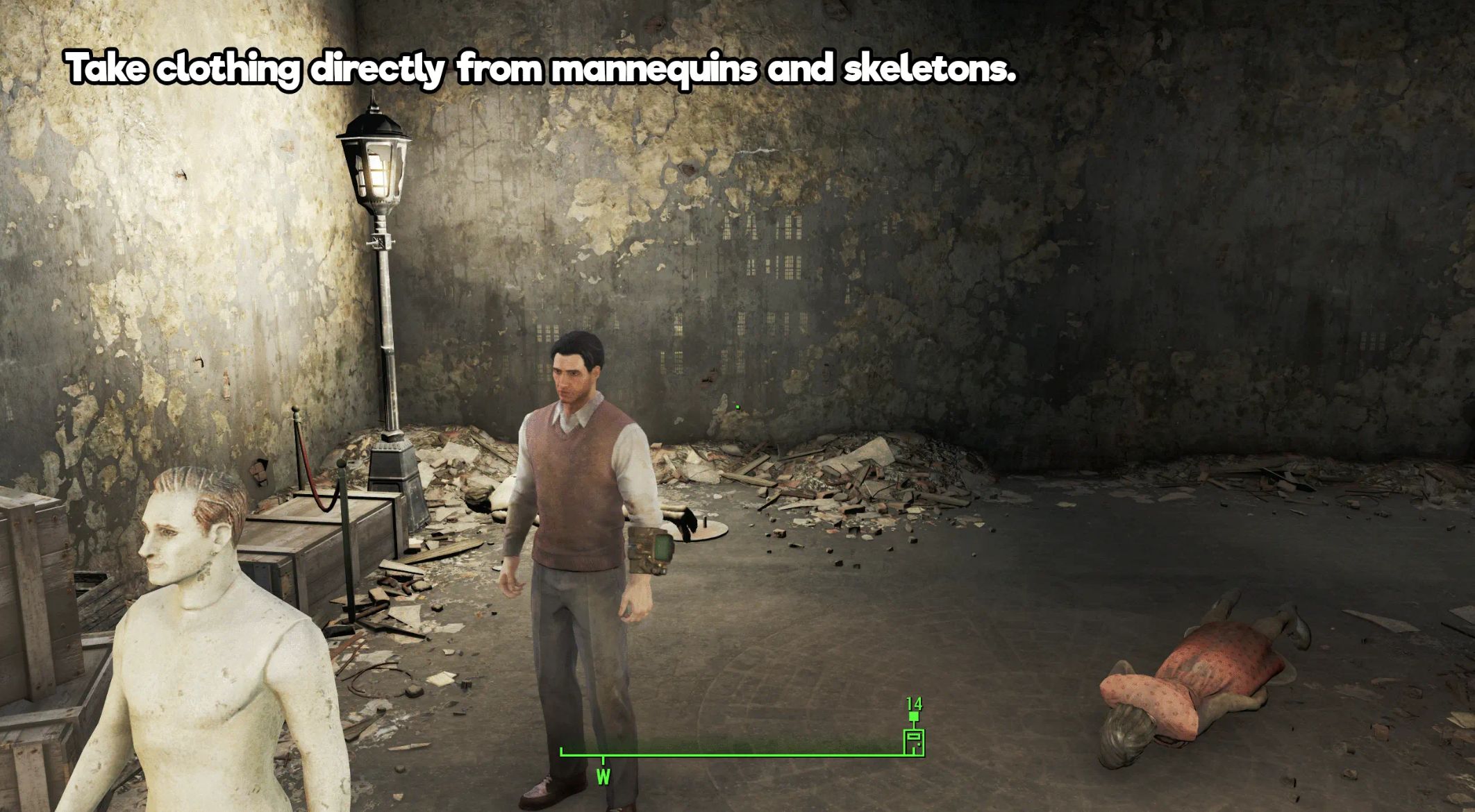Click the door marker icon on the compass

[914, 742]
